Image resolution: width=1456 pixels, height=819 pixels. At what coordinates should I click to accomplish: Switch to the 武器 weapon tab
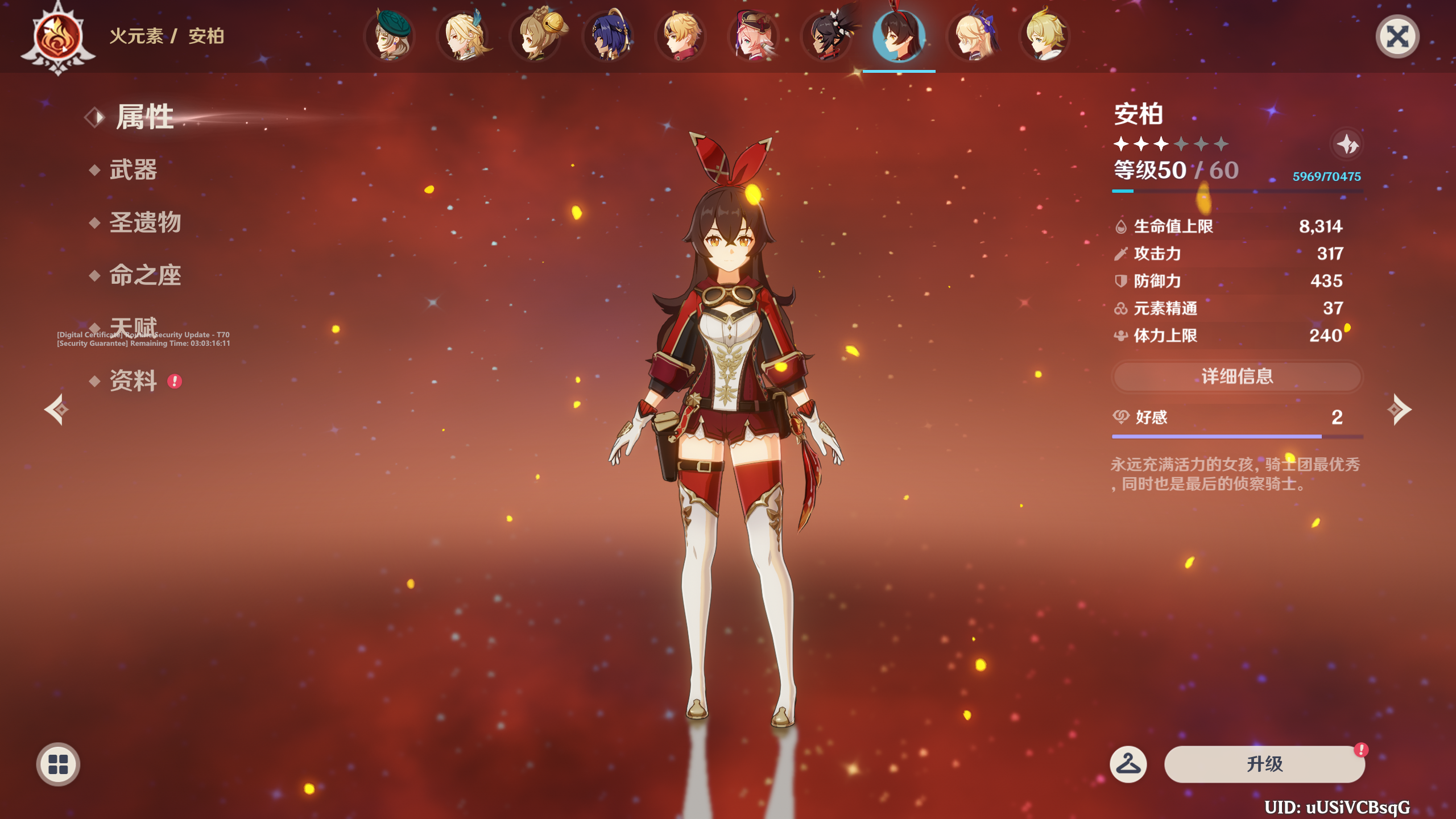pos(133,170)
